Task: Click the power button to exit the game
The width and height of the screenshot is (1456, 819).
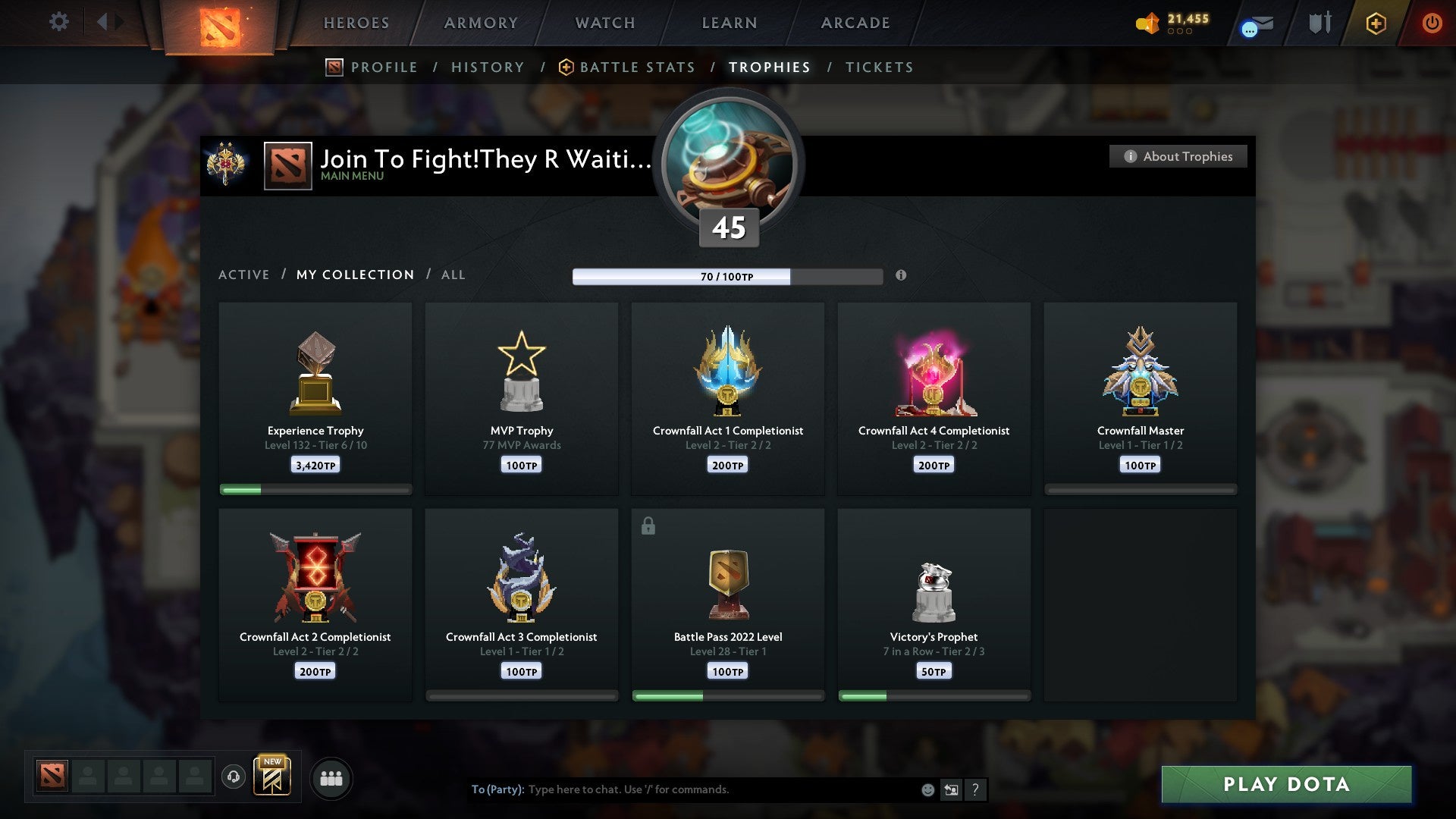Action: point(1432,23)
